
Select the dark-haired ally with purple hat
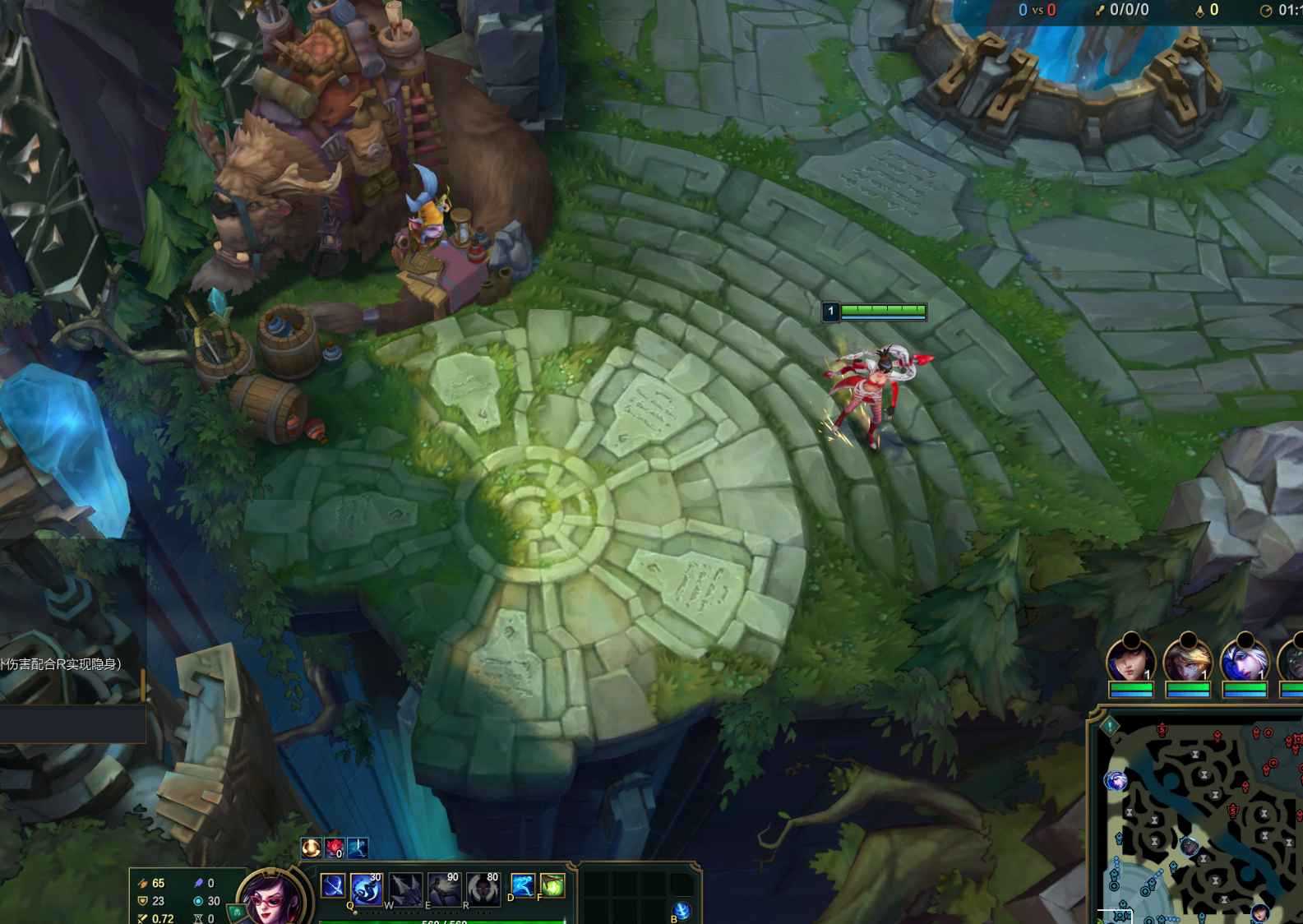click(1130, 660)
